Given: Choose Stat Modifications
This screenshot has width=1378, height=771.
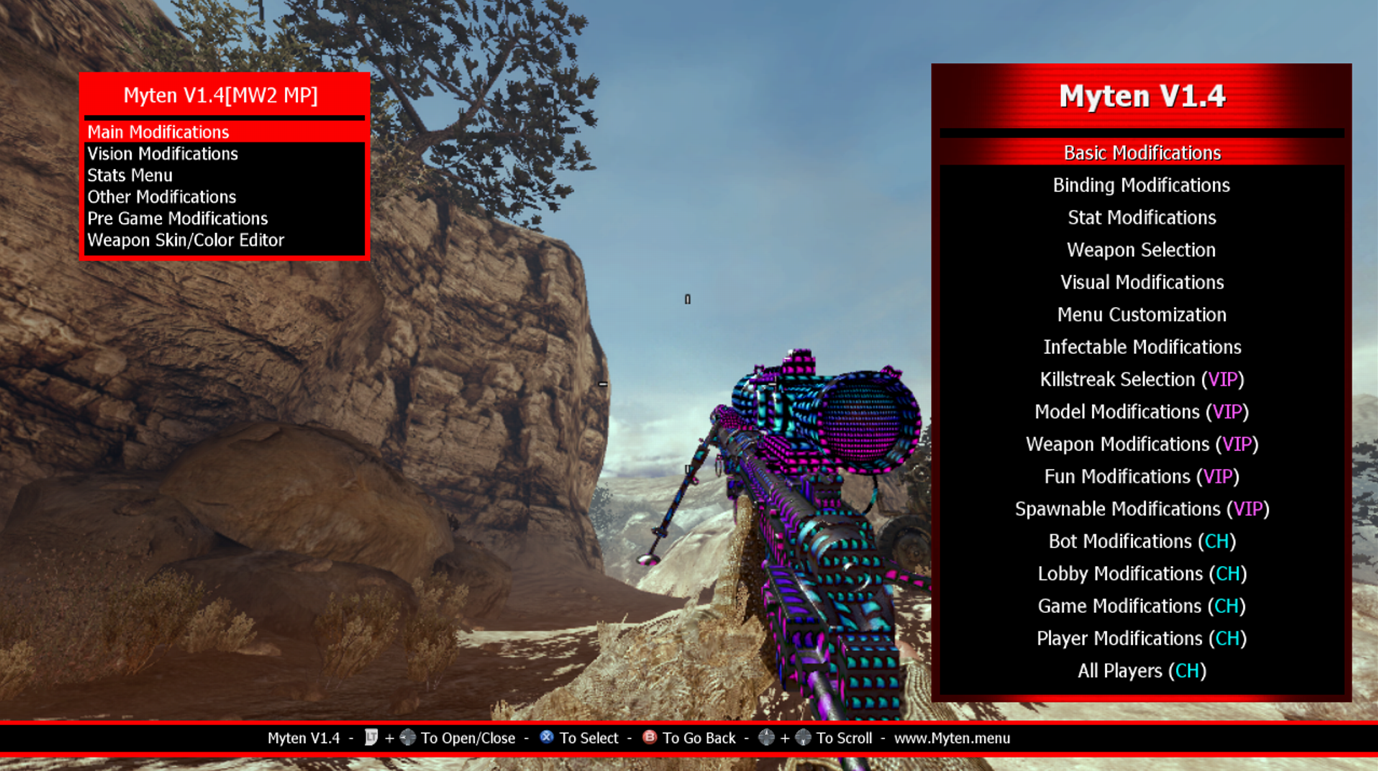Looking at the screenshot, I should (x=1141, y=217).
